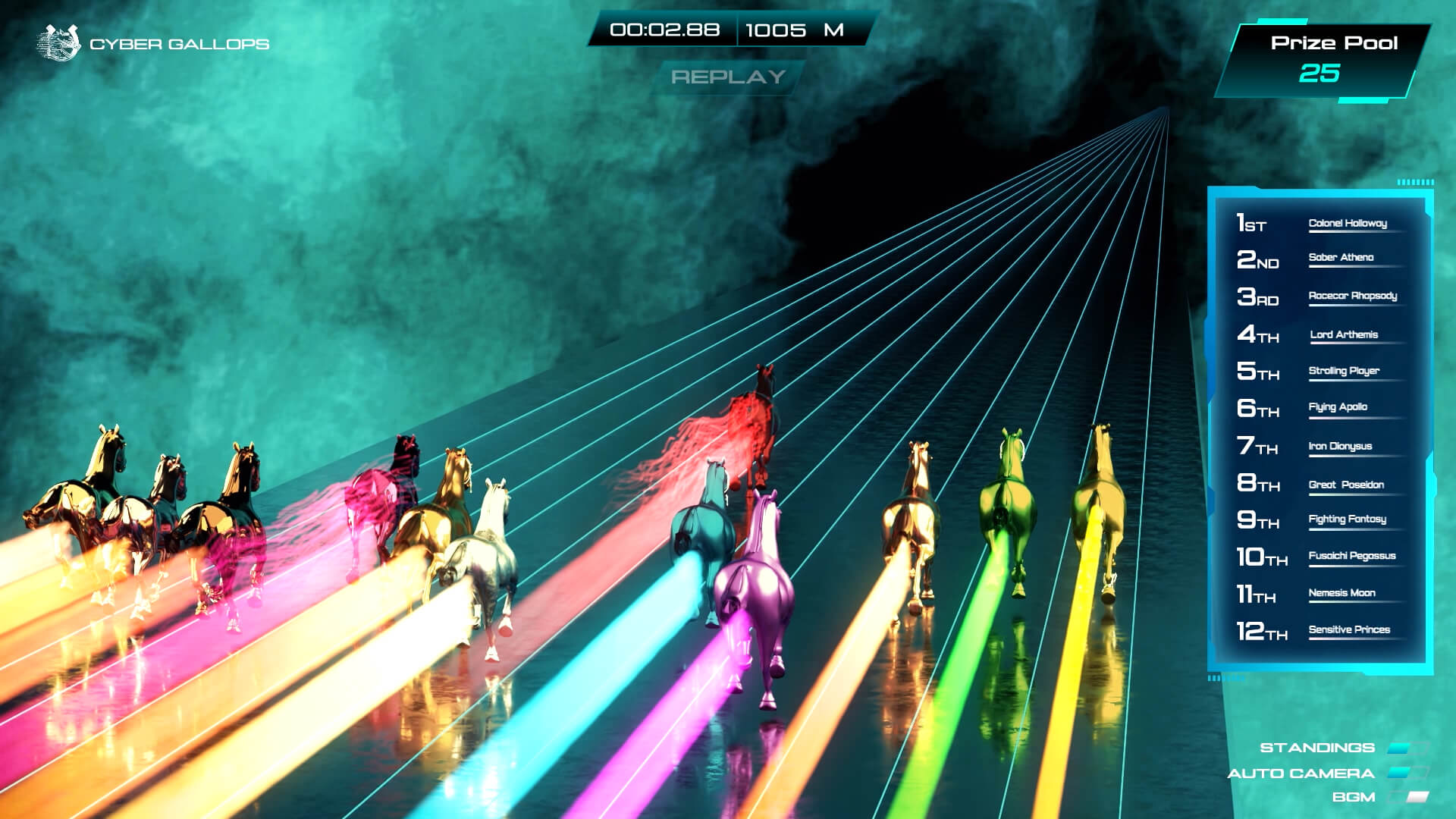Image resolution: width=1456 pixels, height=819 pixels.
Task: Click the Replay label
Action: coord(728,77)
